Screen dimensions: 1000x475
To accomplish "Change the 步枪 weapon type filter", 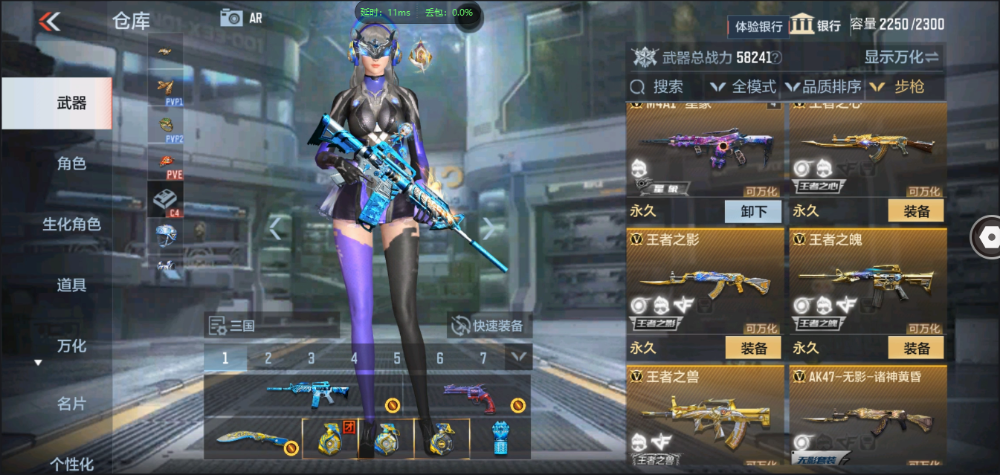I will pyautogui.click(x=903, y=87).
